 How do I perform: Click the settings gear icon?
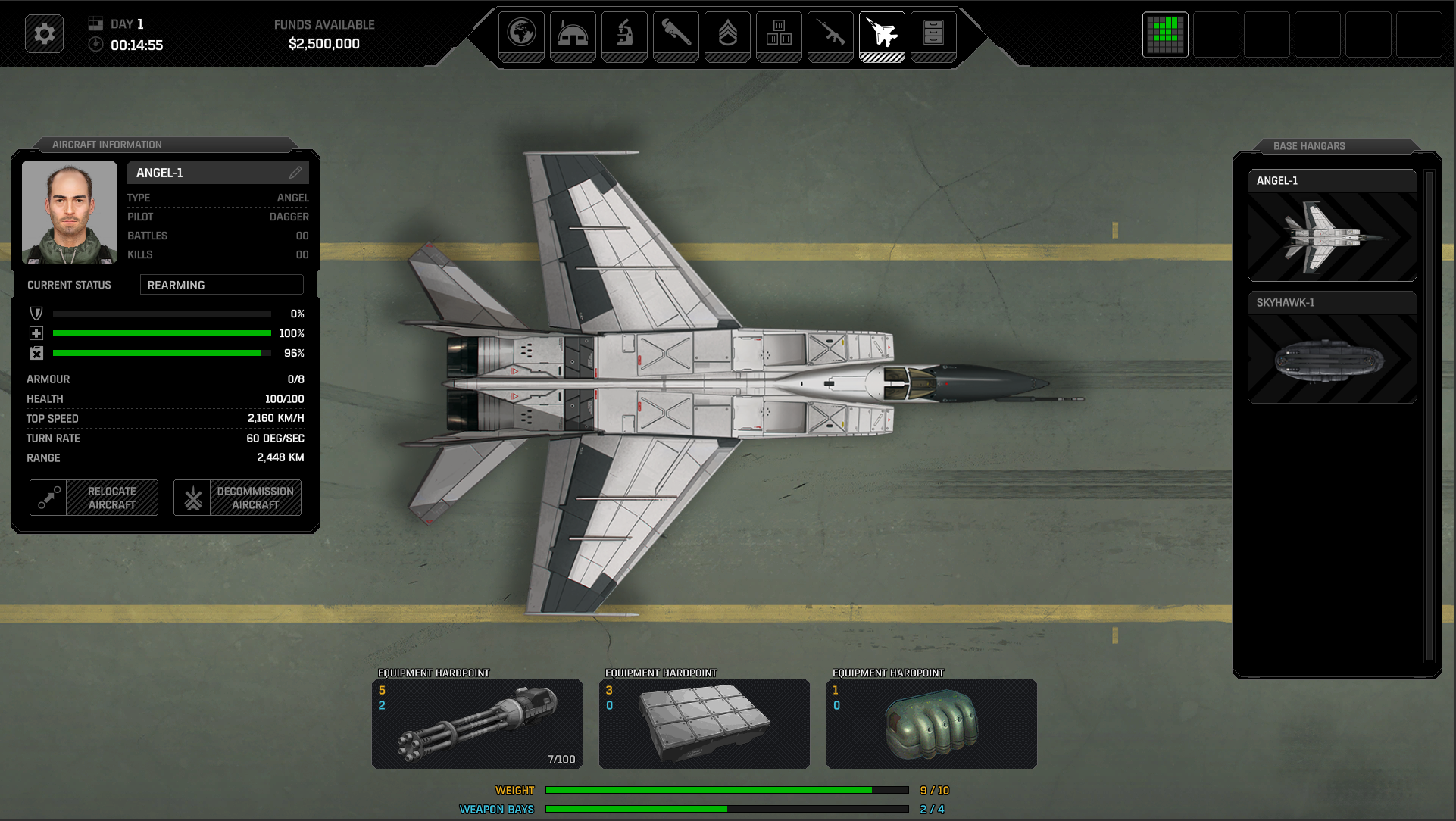tap(44, 33)
